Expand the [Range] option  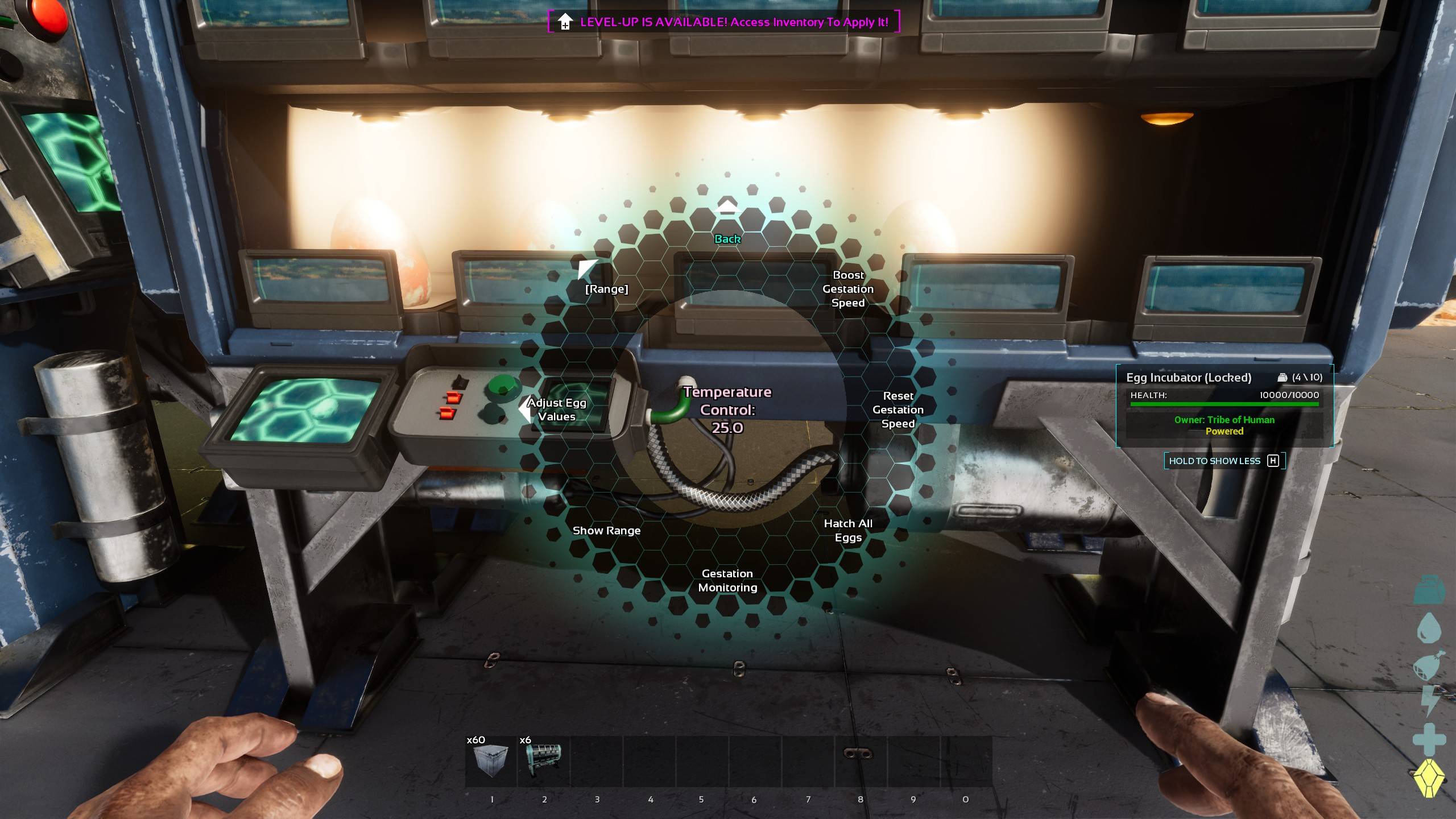point(606,288)
